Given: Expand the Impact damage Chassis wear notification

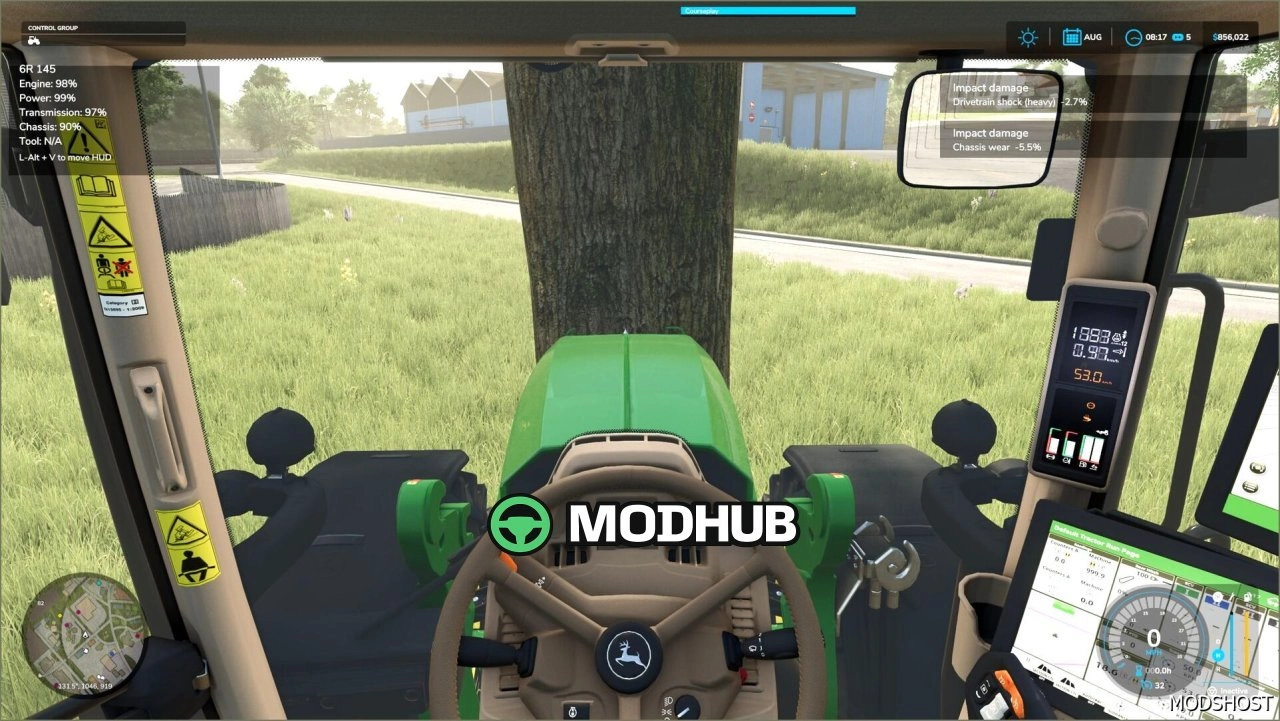Looking at the screenshot, I should click(x=1000, y=140).
